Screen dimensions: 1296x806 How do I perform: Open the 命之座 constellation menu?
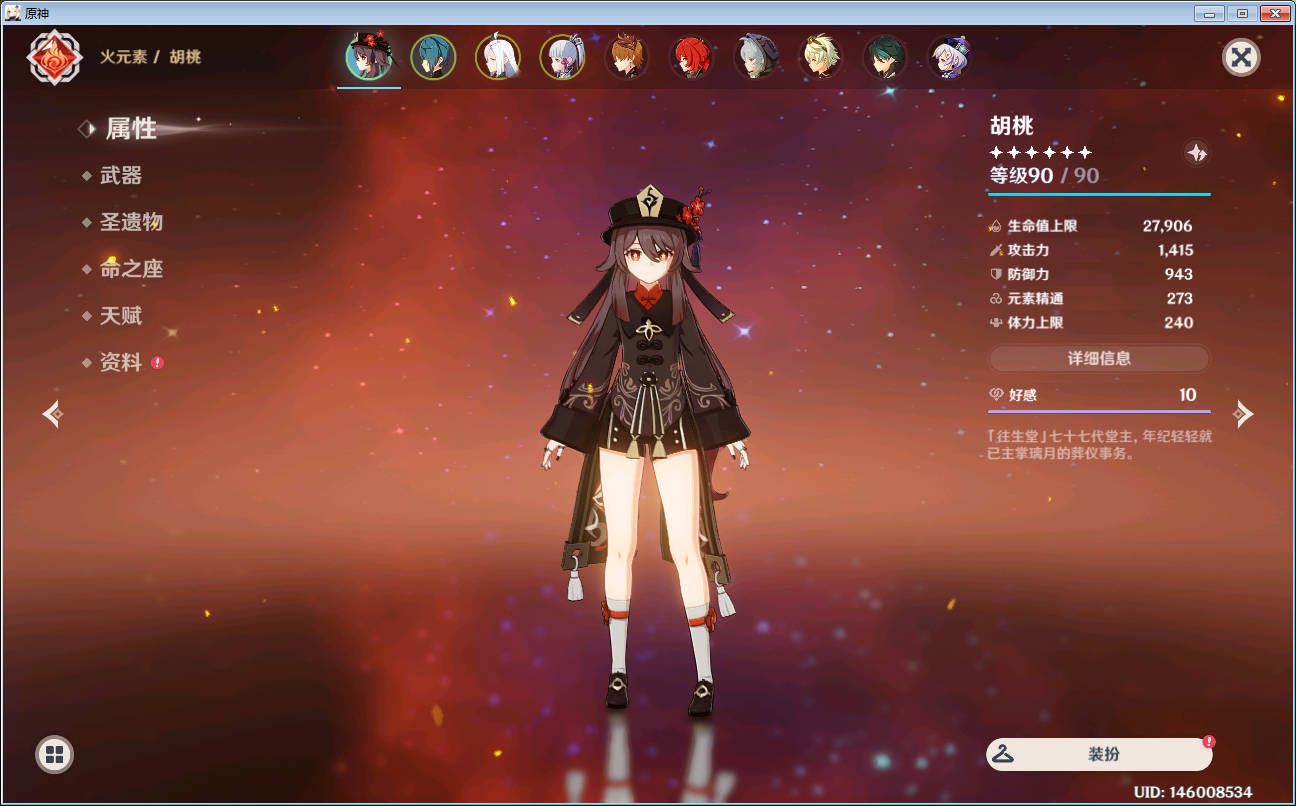131,269
